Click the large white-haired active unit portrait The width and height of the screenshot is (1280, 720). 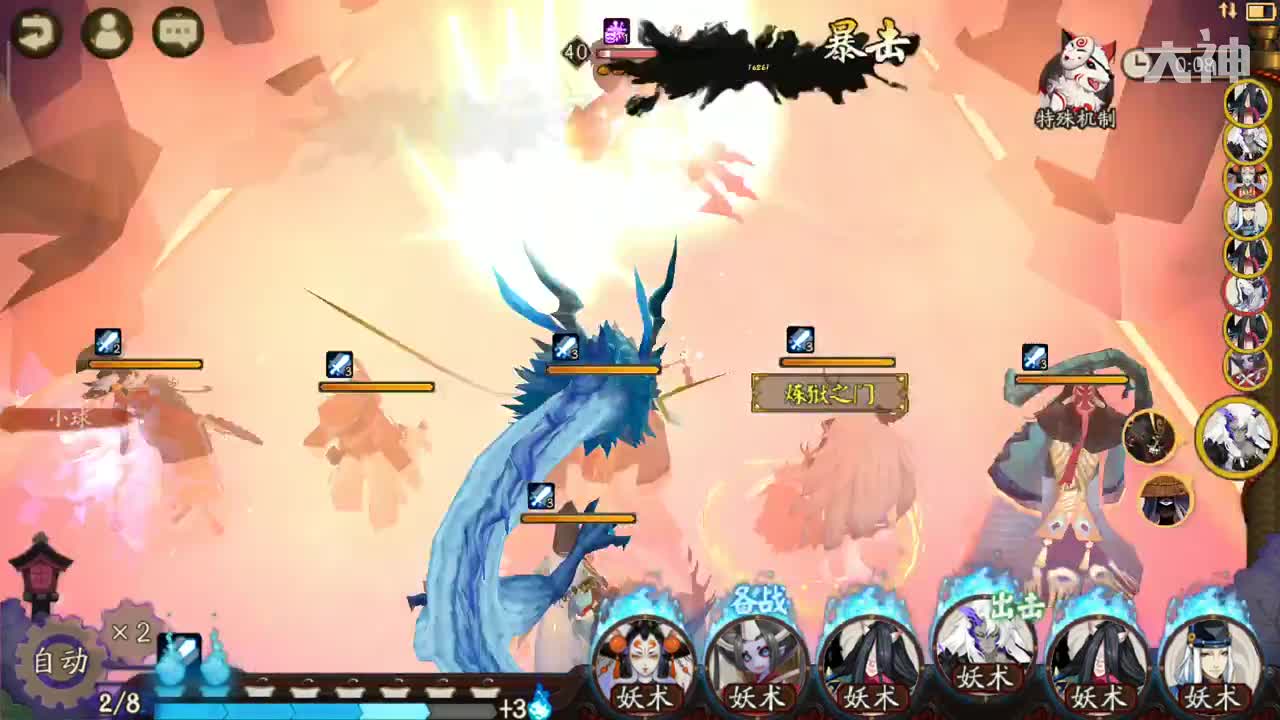(x=1237, y=437)
